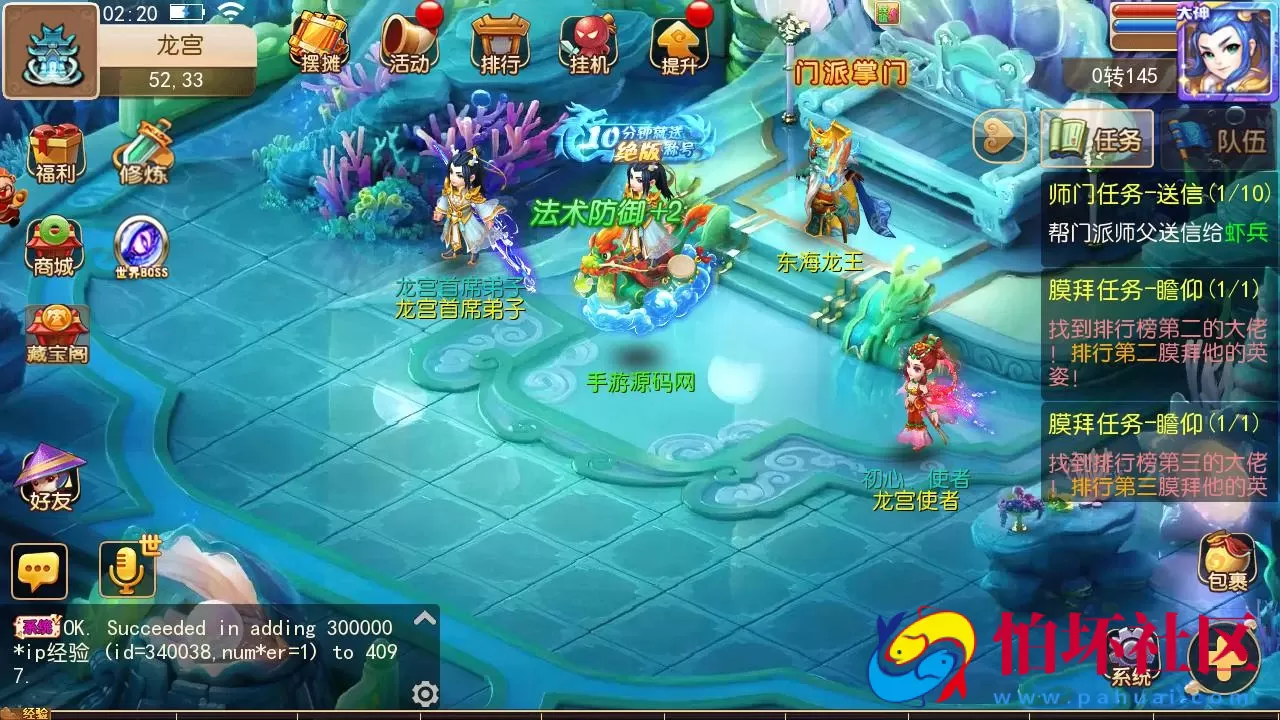Image resolution: width=1280 pixels, height=720 pixels.
Task: Expand the chat log with the arrow
Action: (425, 619)
